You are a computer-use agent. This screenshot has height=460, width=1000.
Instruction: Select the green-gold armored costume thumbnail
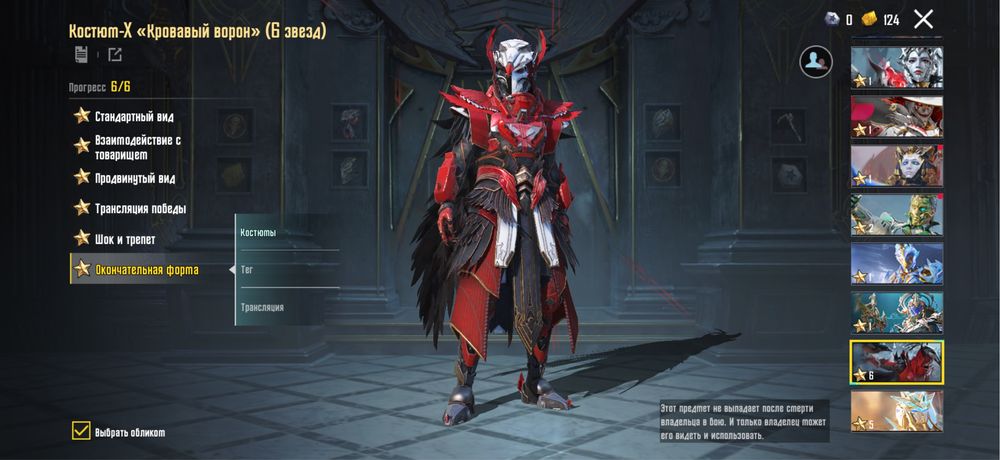point(896,214)
